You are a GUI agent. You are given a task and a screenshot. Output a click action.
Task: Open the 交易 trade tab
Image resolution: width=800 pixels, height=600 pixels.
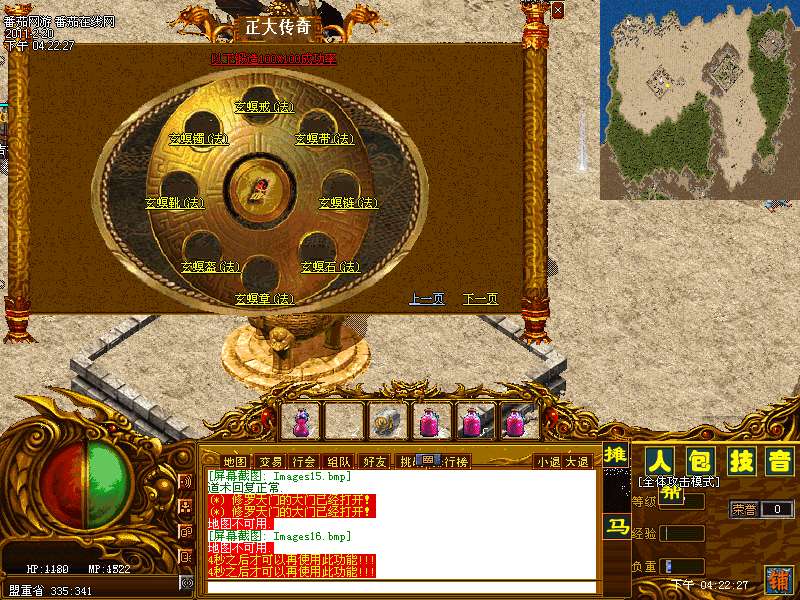pos(270,462)
